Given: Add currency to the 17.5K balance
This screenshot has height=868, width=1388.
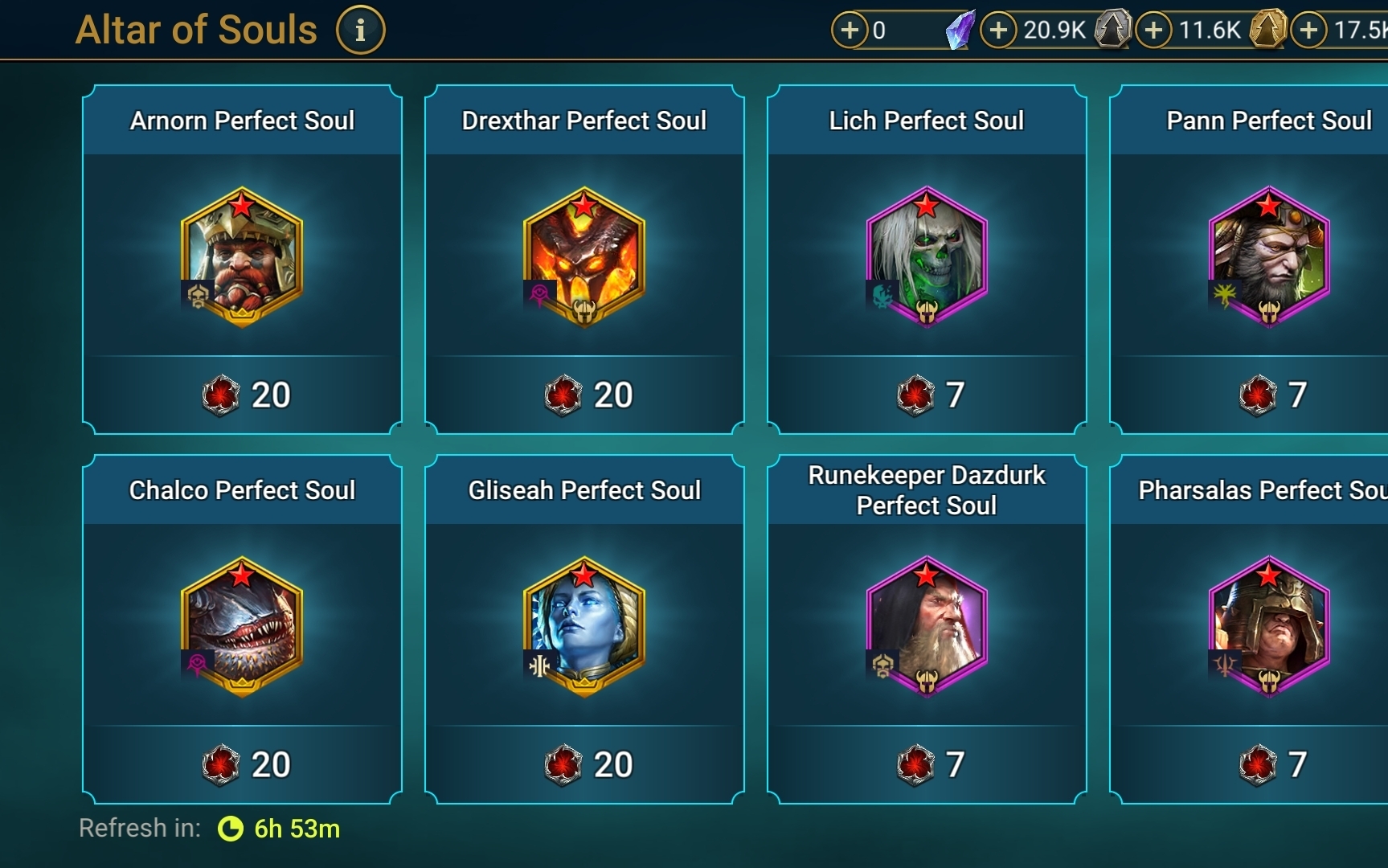Looking at the screenshot, I should (x=1309, y=31).
